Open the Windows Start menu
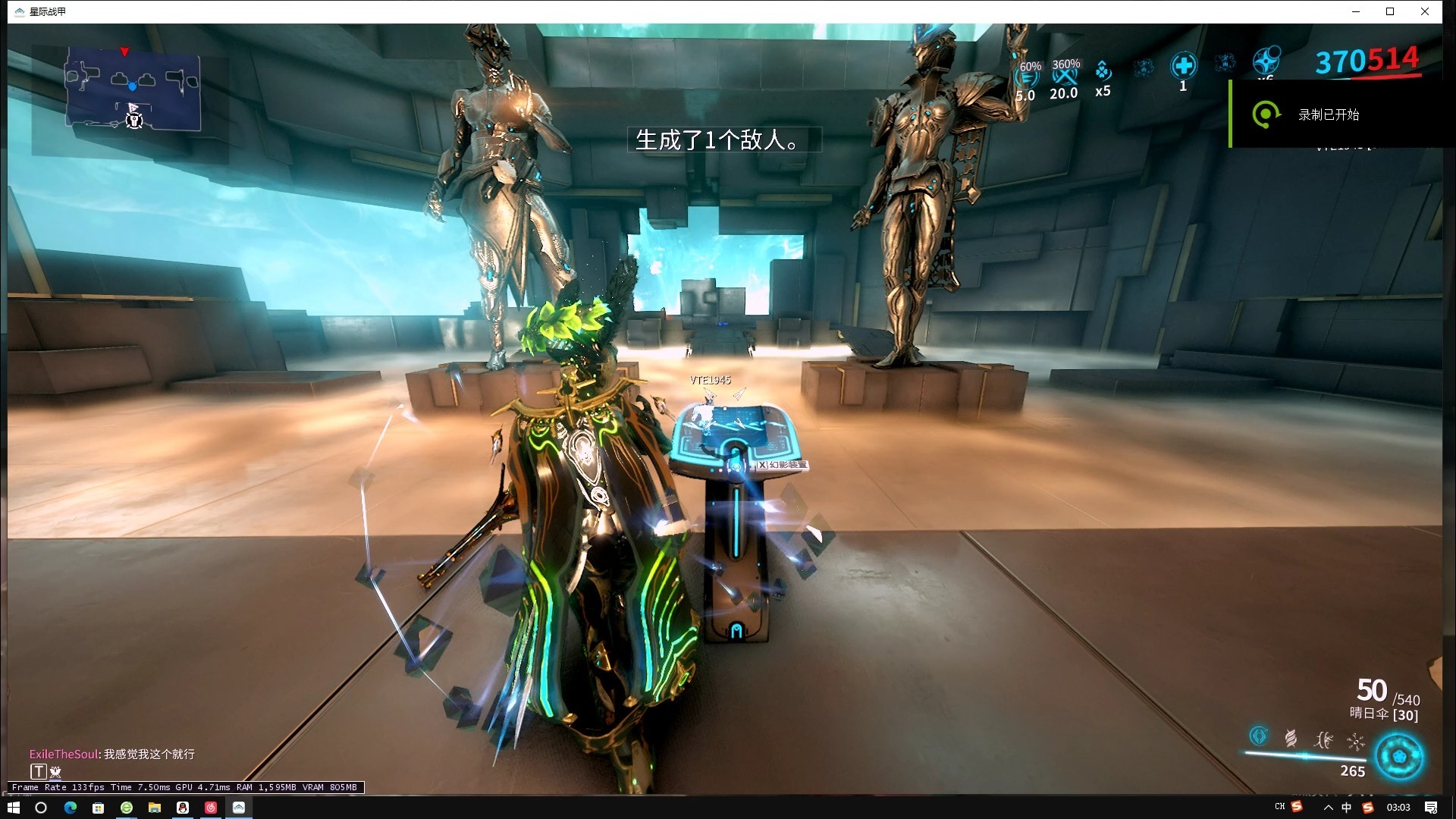Viewport: 1456px width, 819px height. click(x=13, y=808)
